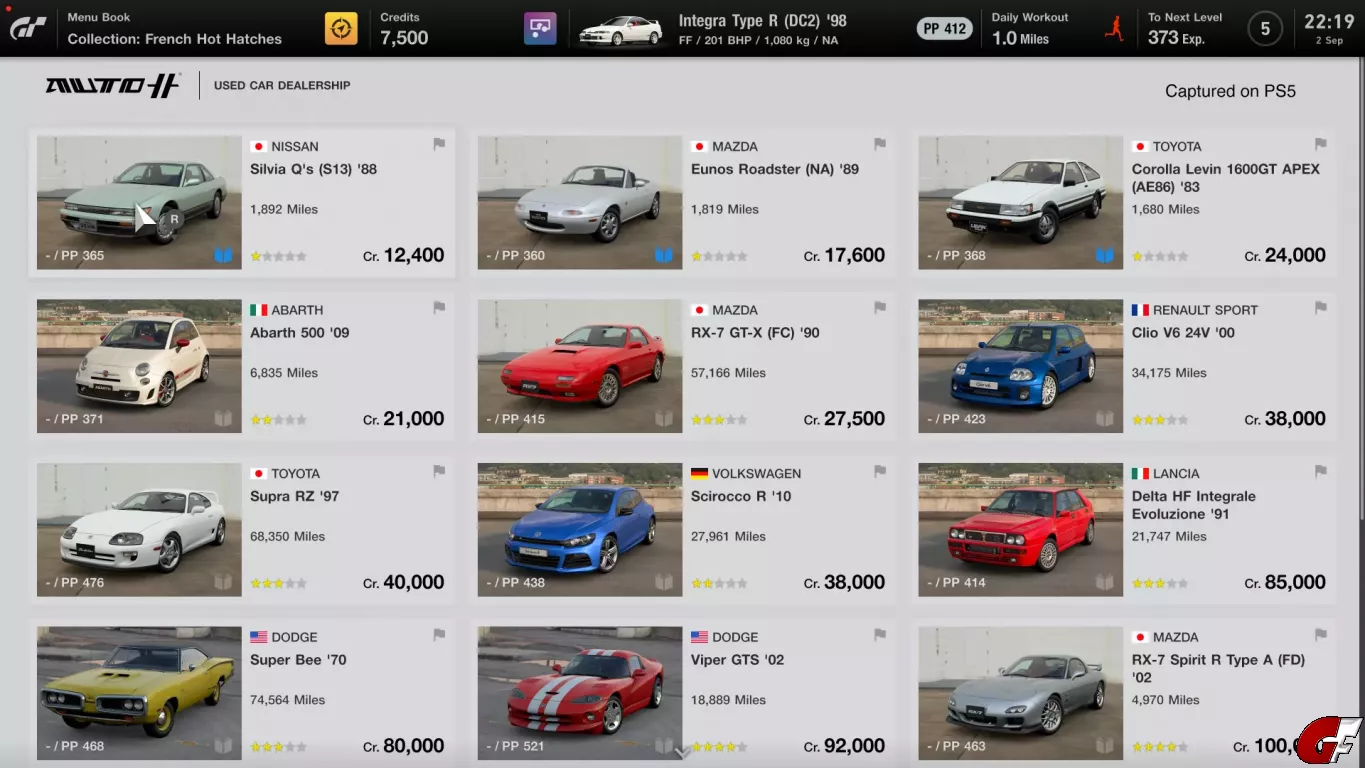Show the Daily Workout miles panel
The image size is (1365, 768).
1030,29
